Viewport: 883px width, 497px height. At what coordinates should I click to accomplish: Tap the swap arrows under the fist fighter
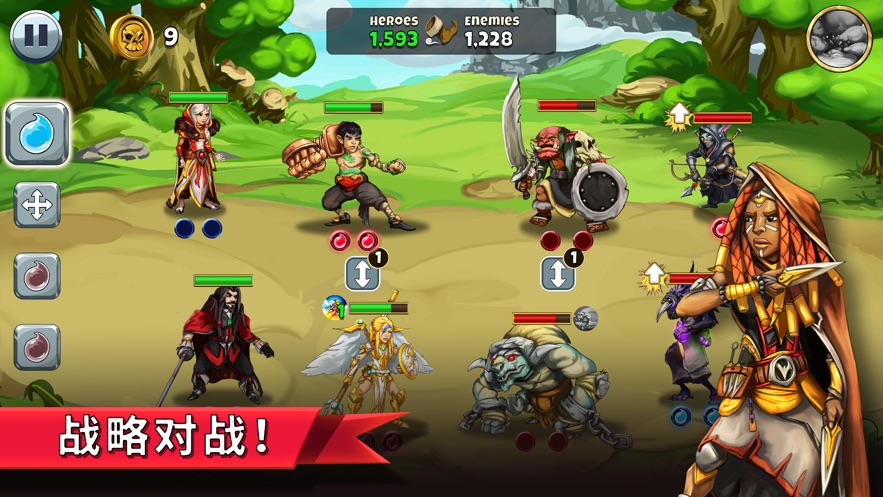(362, 273)
